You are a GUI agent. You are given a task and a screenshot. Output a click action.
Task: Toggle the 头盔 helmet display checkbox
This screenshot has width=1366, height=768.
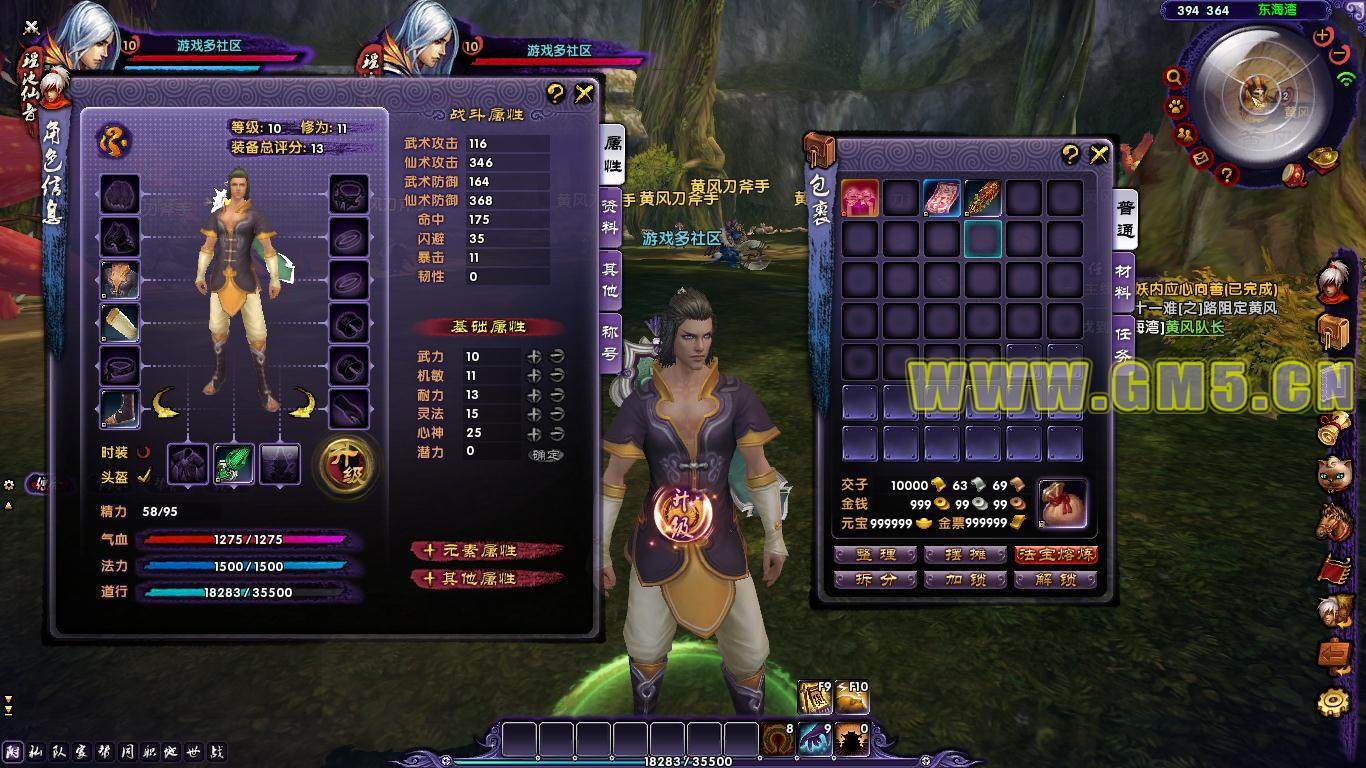pyautogui.click(x=144, y=477)
